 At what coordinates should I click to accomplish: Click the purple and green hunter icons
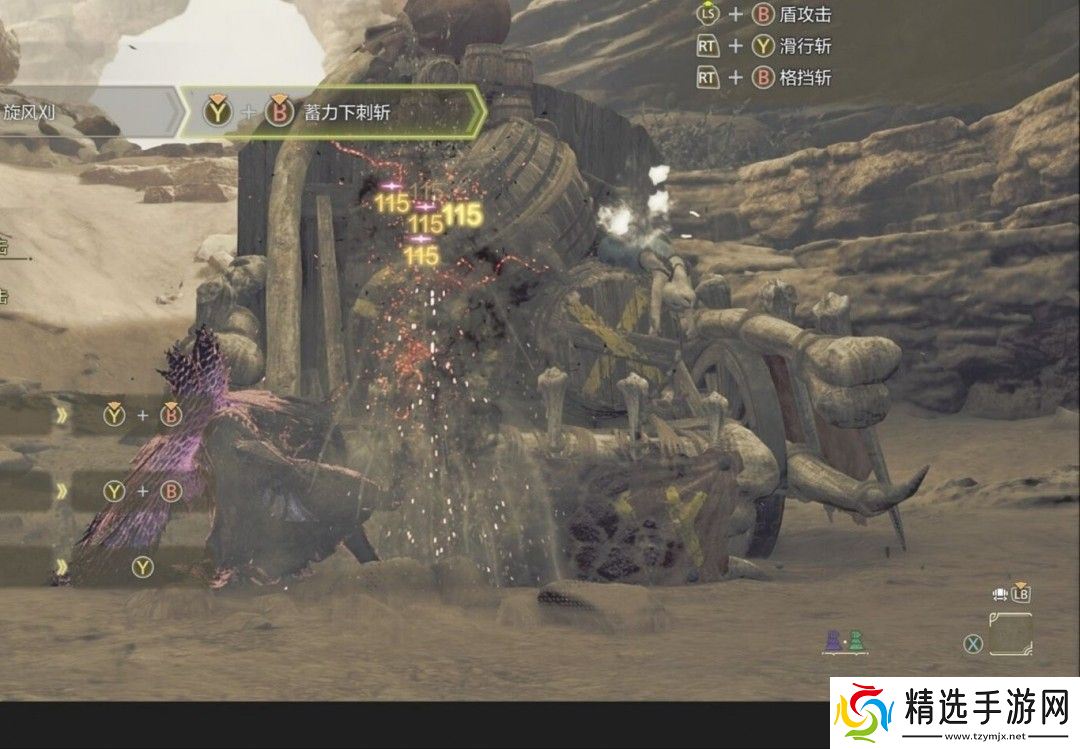coord(843,641)
